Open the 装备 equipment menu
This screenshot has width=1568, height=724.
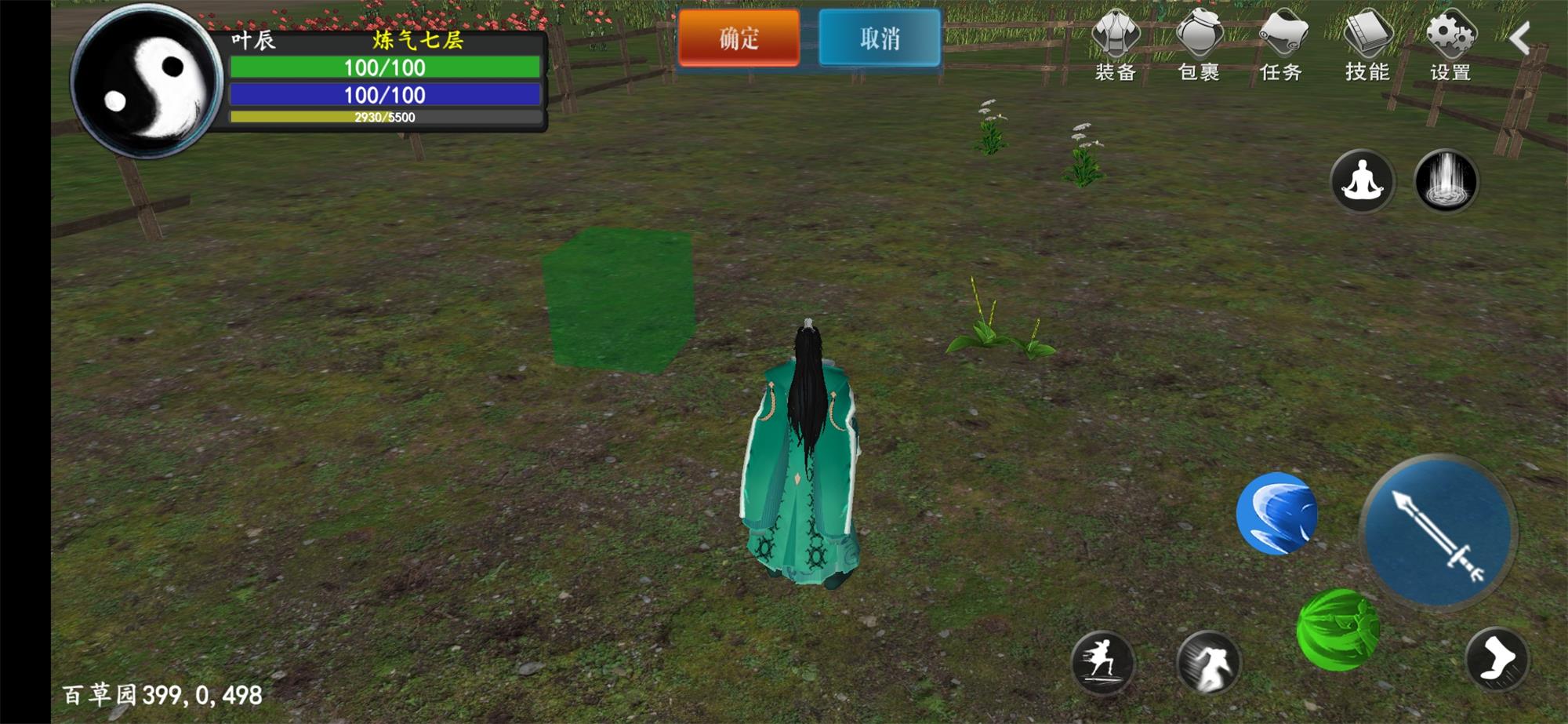tap(1116, 45)
